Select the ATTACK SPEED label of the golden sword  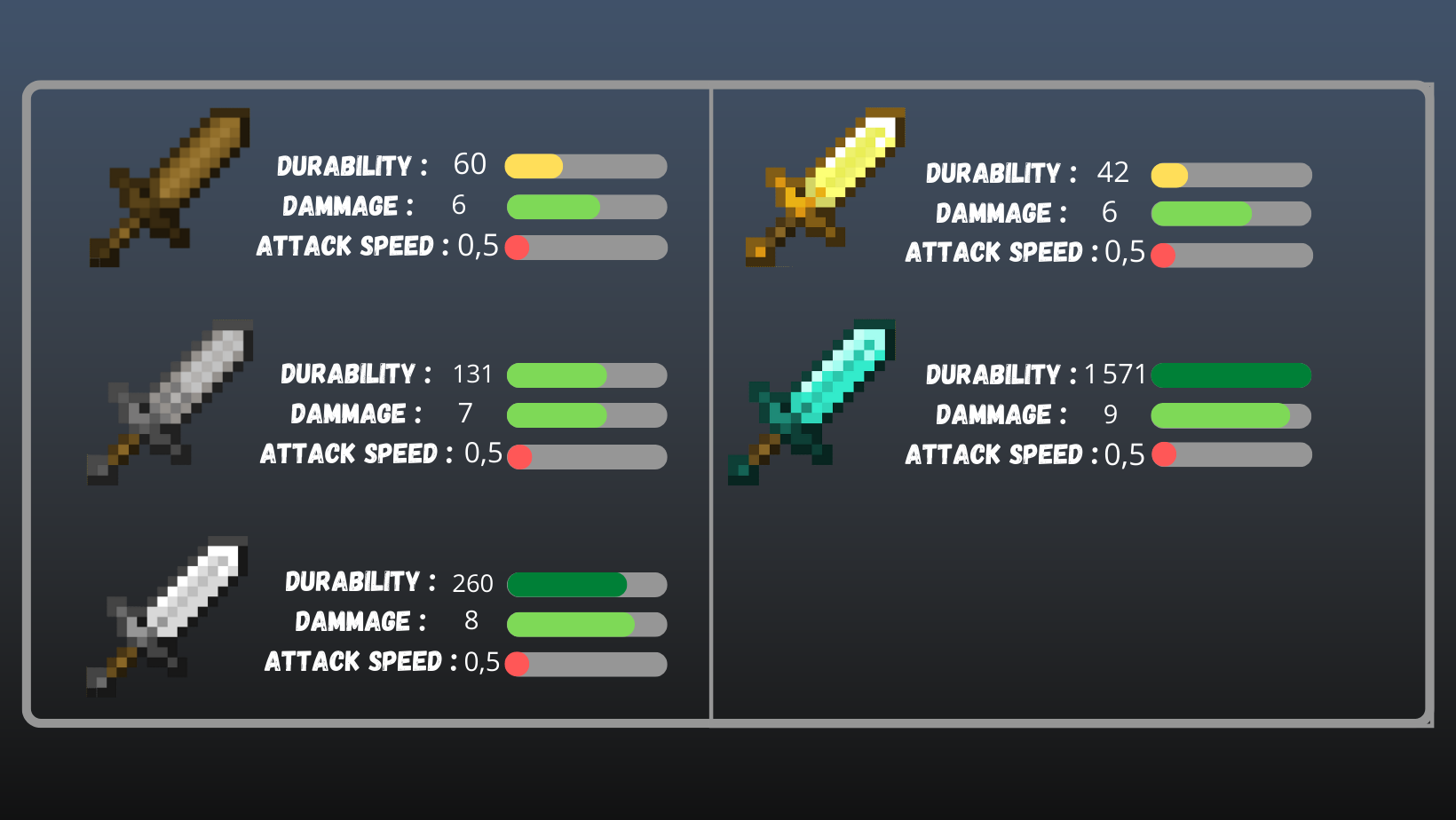point(995,253)
